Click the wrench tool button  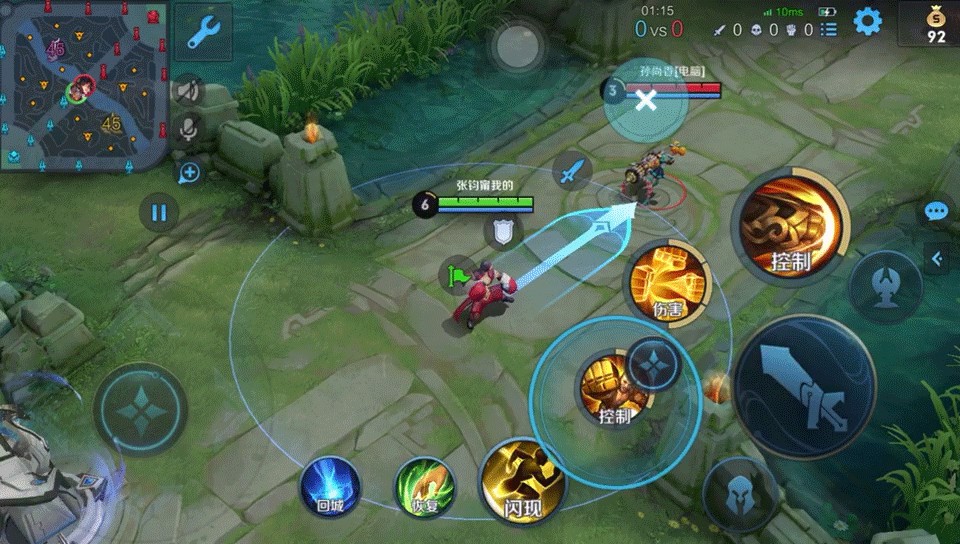click(x=203, y=32)
